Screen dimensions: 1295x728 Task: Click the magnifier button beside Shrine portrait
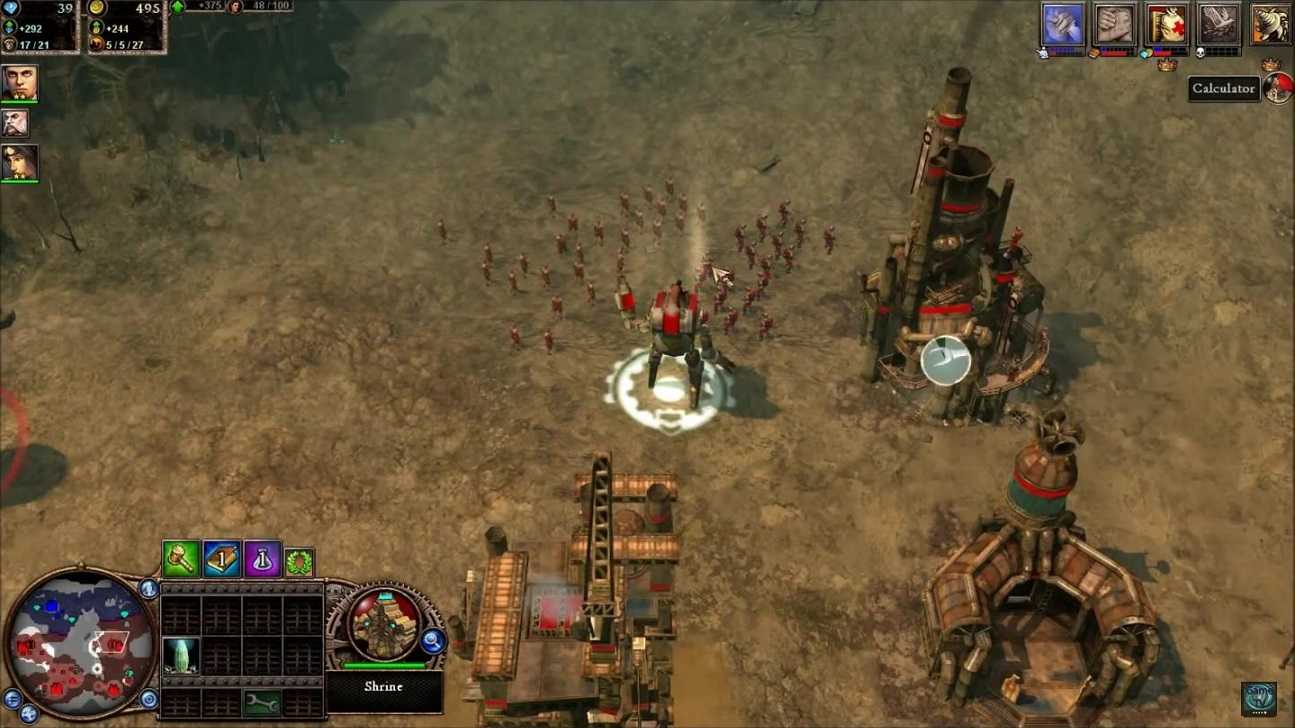(x=433, y=641)
